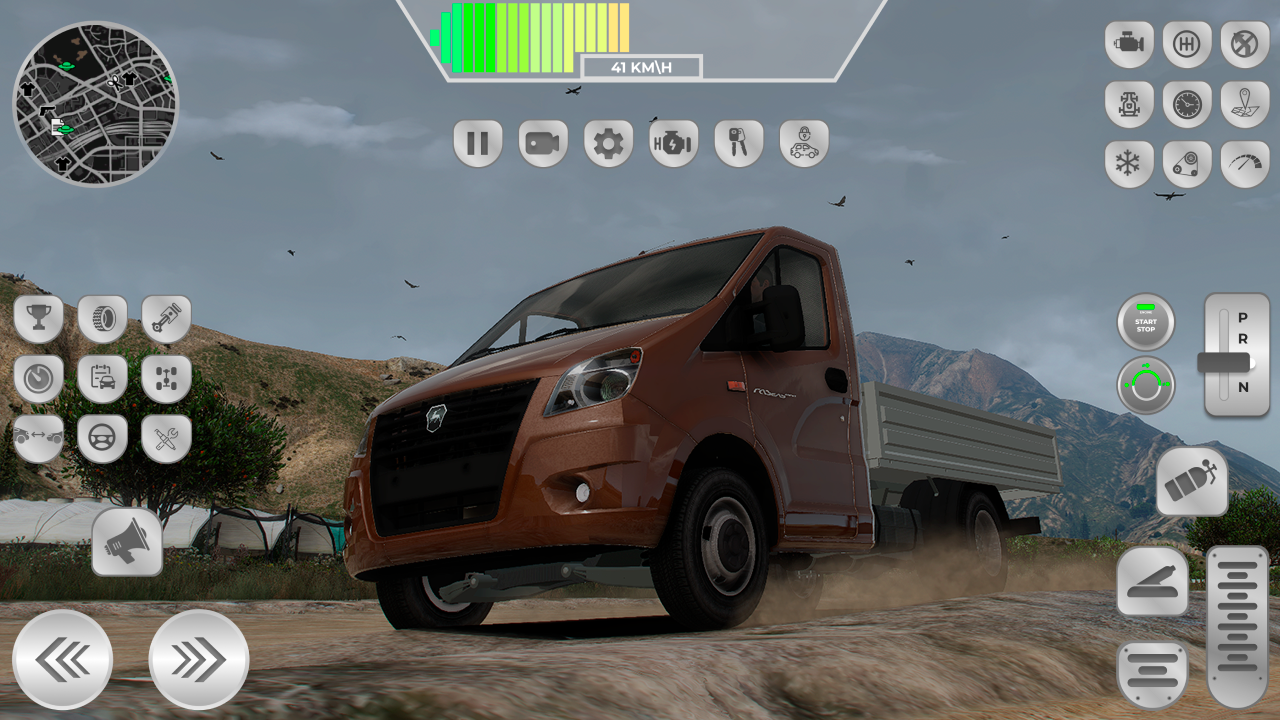This screenshot has height=720, width=1280.
Task: Tap the engine START STOP button
Action: (1146, 323)
